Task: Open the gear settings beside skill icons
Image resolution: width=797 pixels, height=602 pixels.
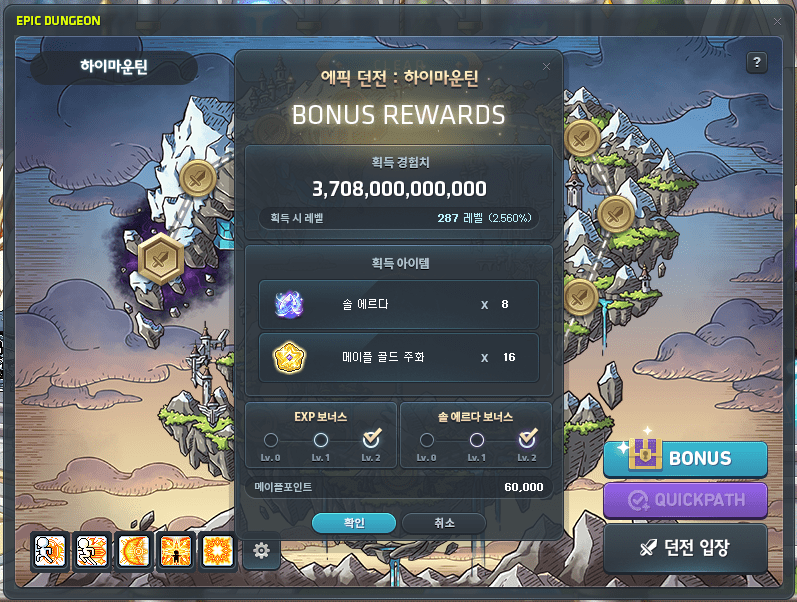Action: click(261, 550)
